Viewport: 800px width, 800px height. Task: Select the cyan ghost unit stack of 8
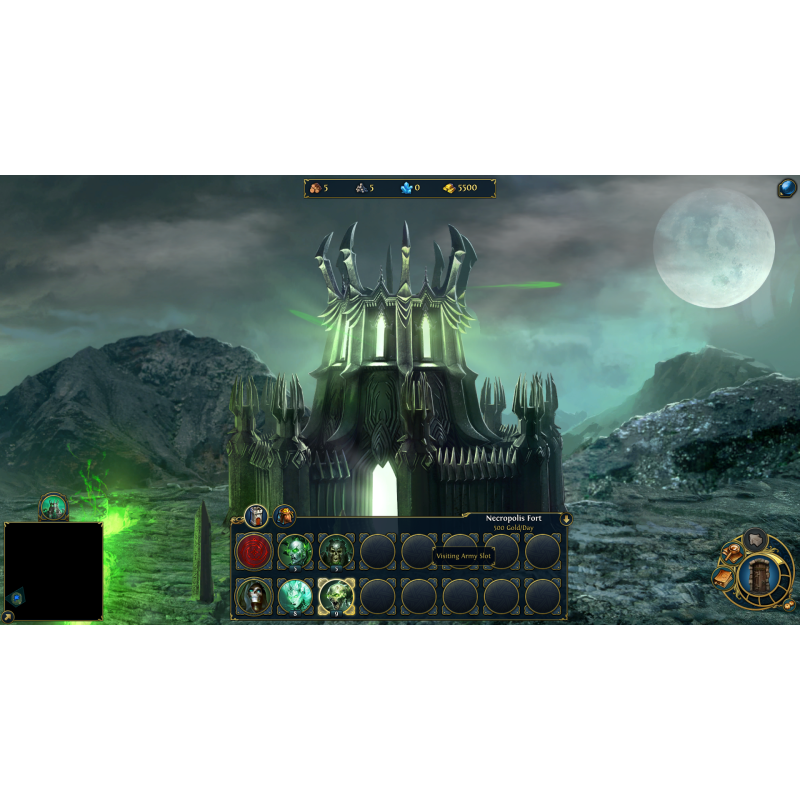295,596
